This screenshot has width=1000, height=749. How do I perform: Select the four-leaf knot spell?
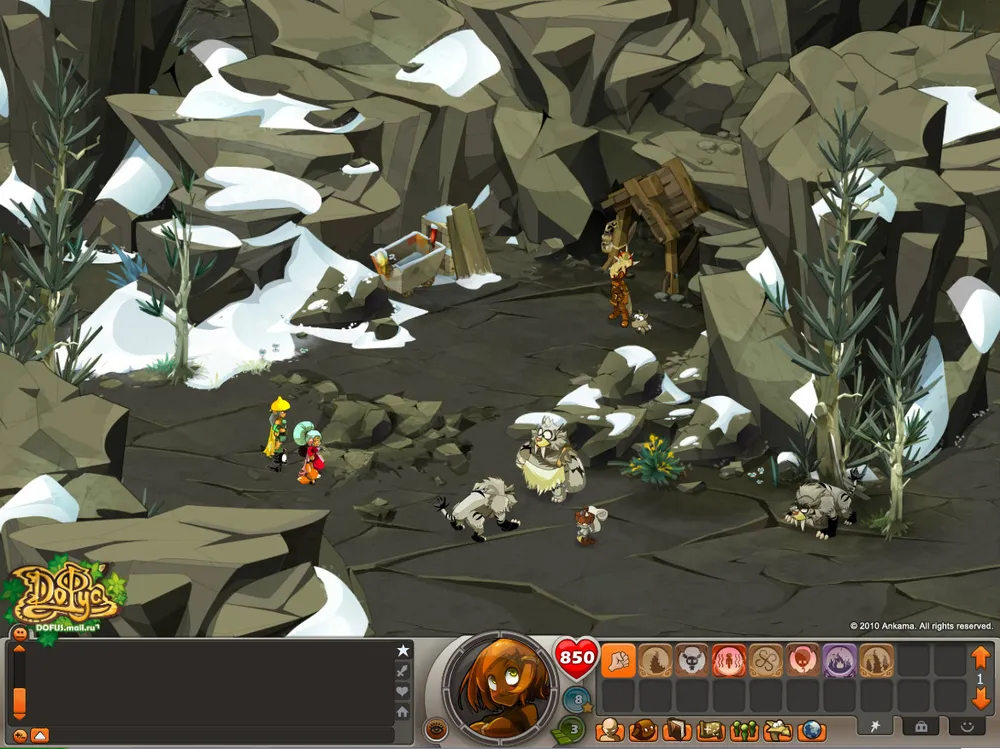[x=765, y=661]
